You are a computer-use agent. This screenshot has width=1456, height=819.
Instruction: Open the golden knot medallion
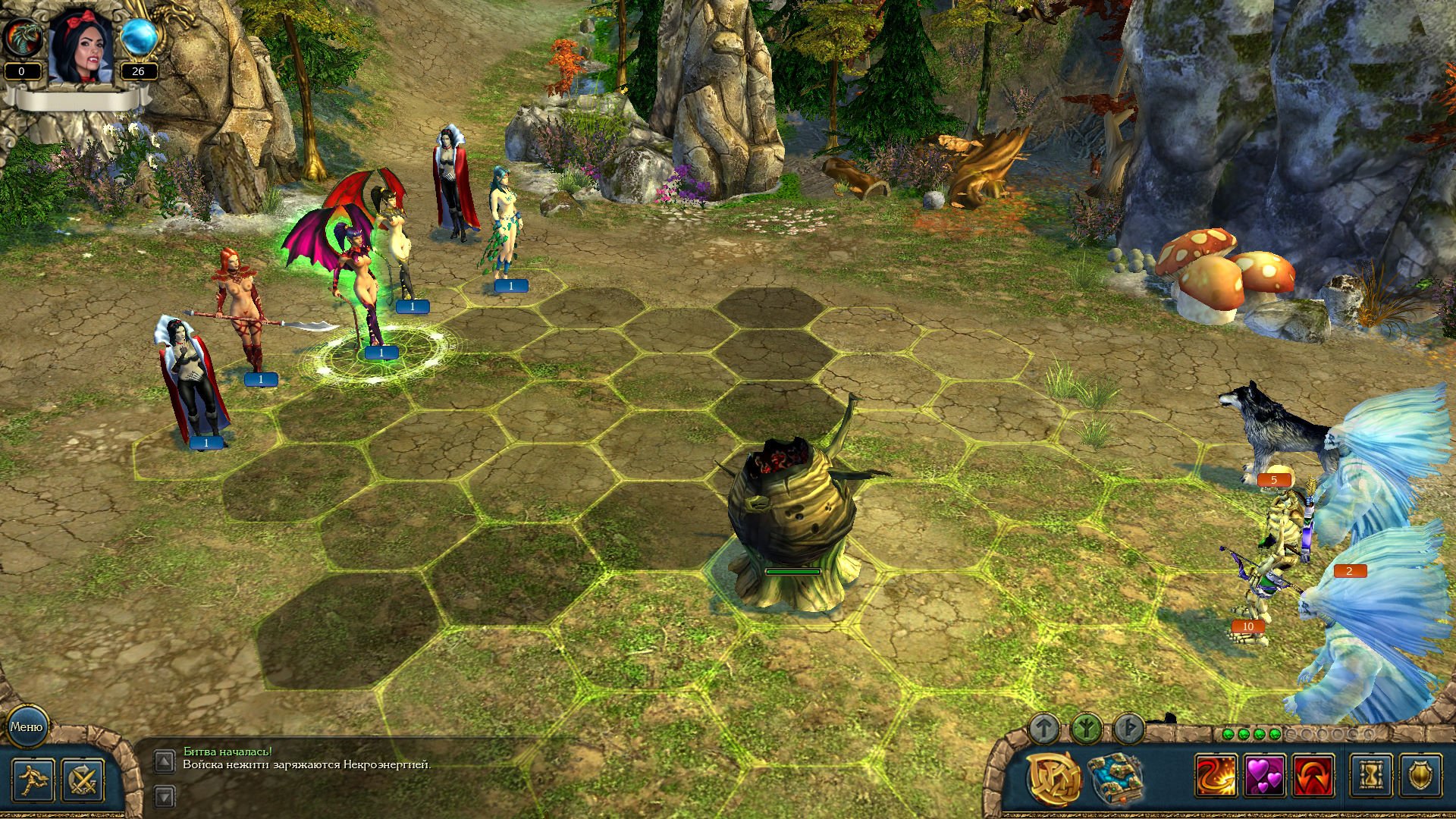(x=1054, y=778)
